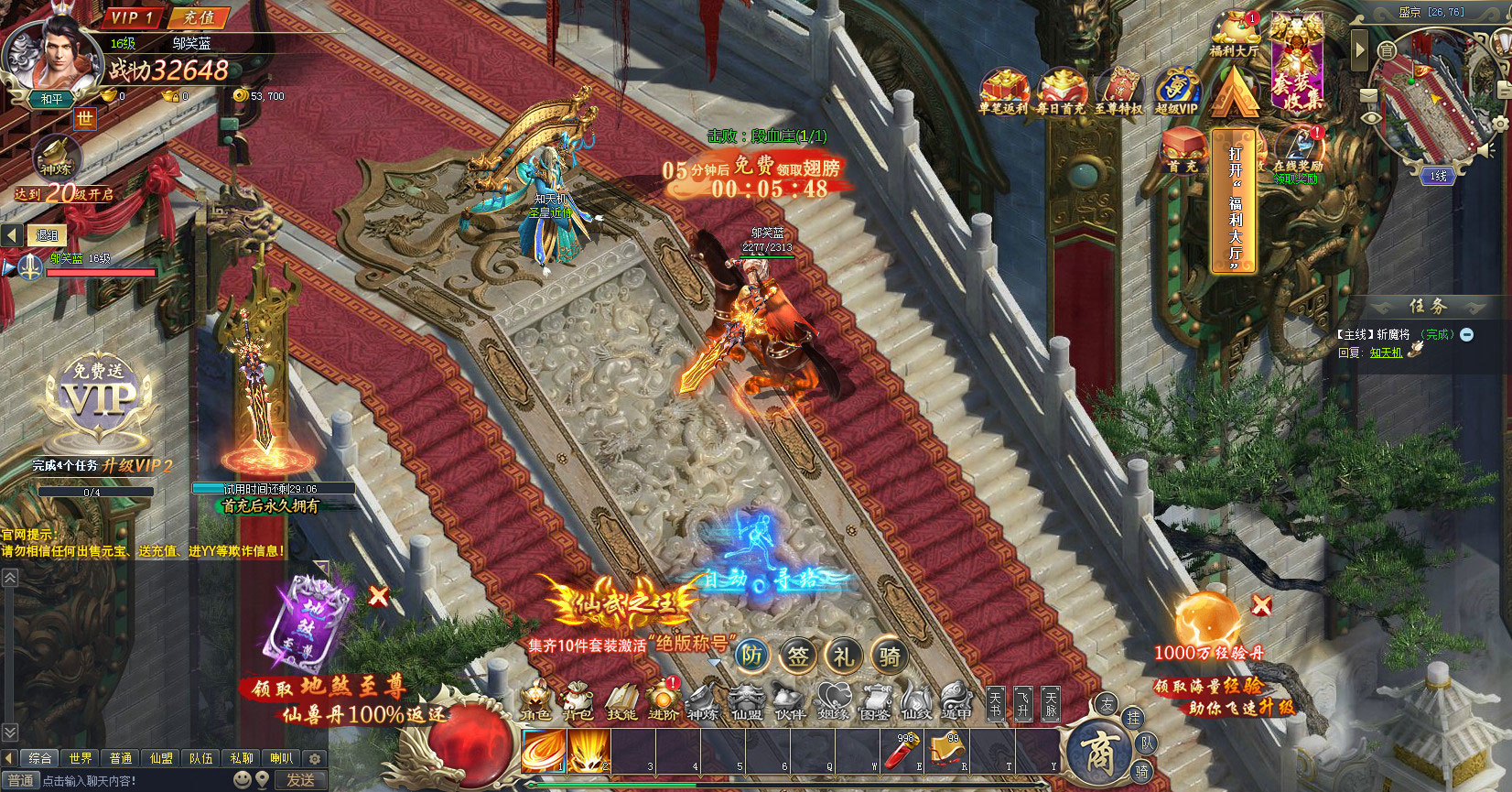1512x792 pixels.
Task: Open the 套装收集 set collection banner
Action: [1298, 64]
